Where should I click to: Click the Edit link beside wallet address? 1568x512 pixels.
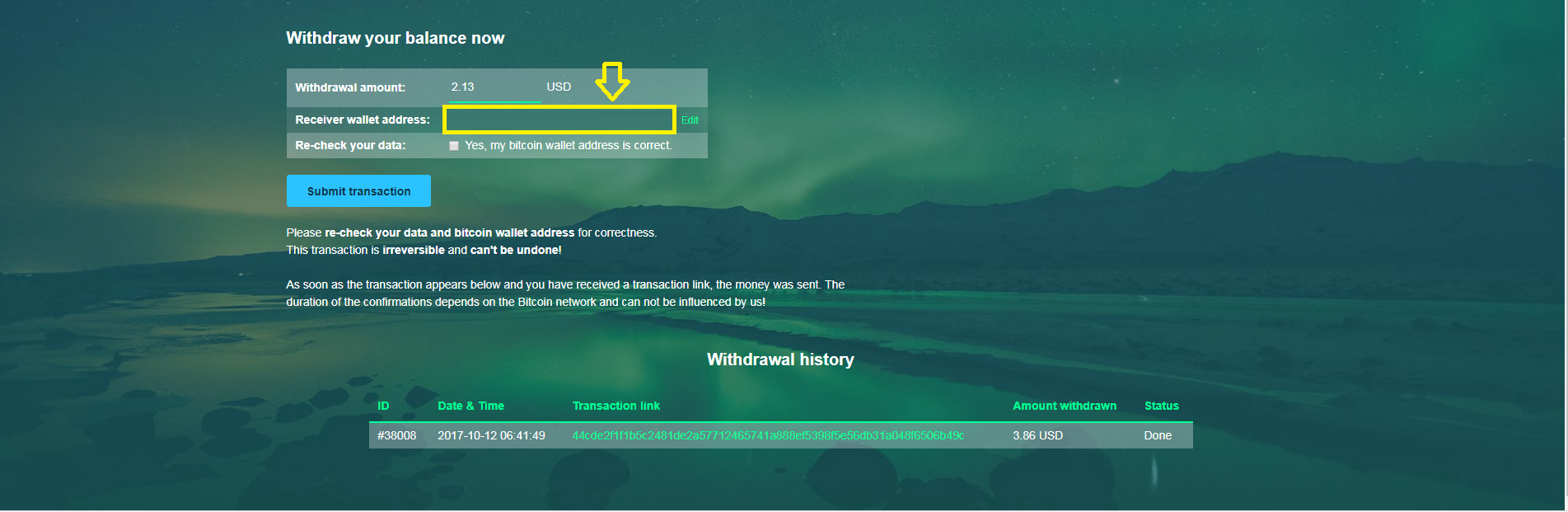(x=690, y=120)
